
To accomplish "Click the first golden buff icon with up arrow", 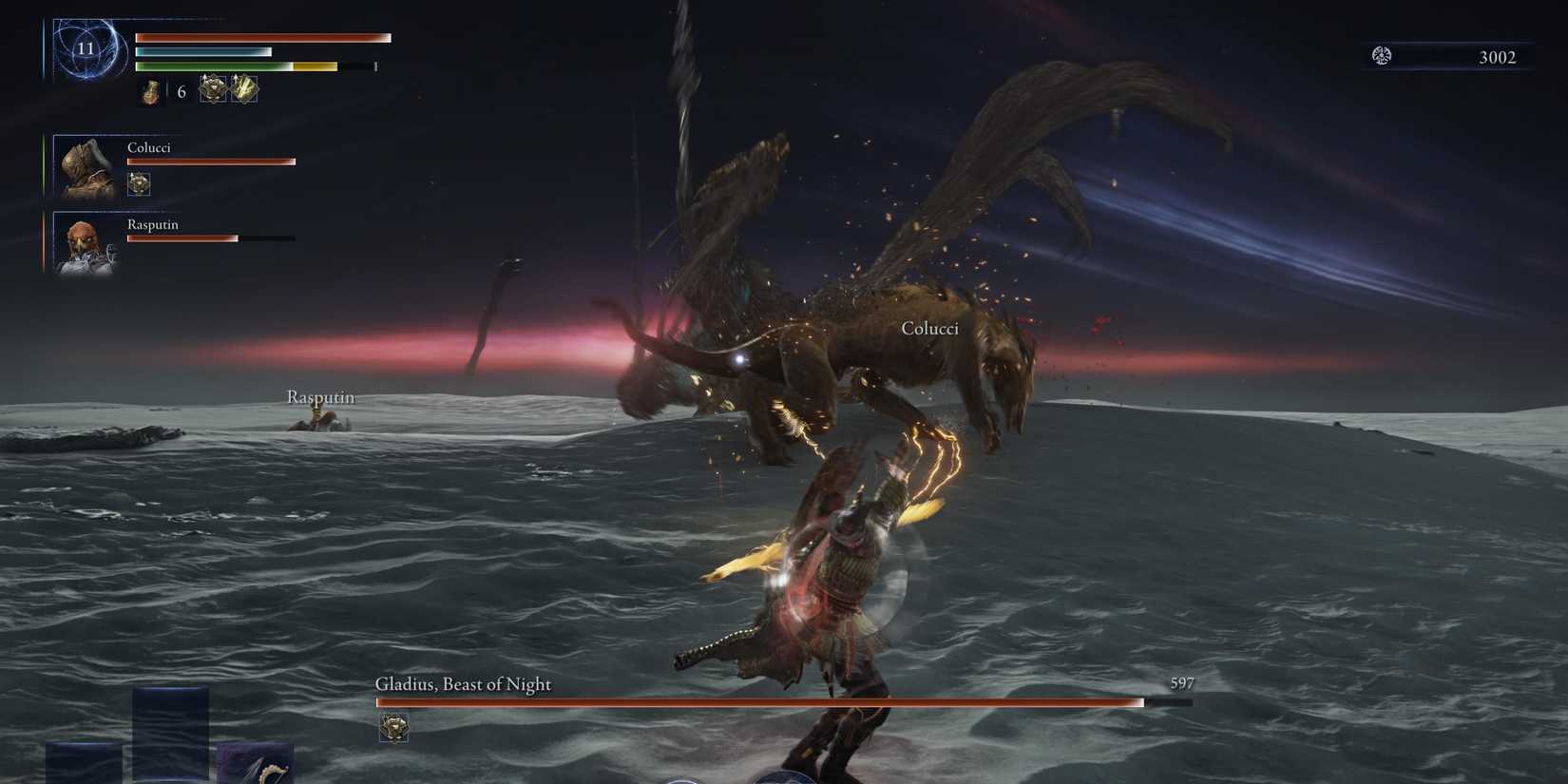I will (212, 89).
